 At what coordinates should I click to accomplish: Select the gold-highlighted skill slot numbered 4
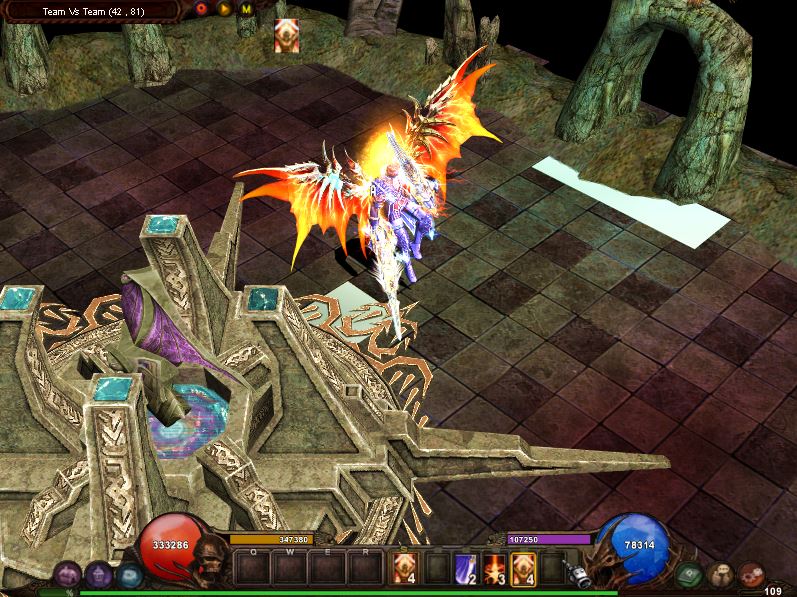coord(523,567)
